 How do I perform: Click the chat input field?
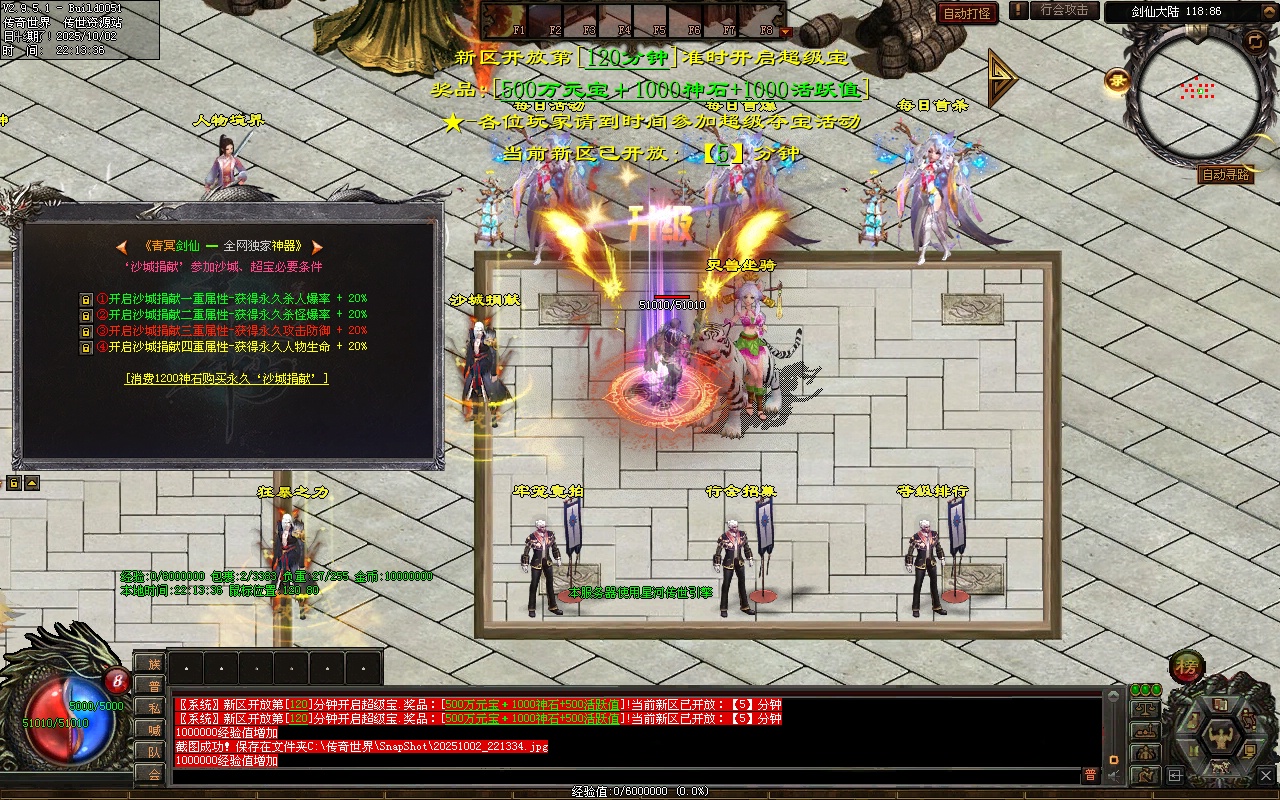620,775
